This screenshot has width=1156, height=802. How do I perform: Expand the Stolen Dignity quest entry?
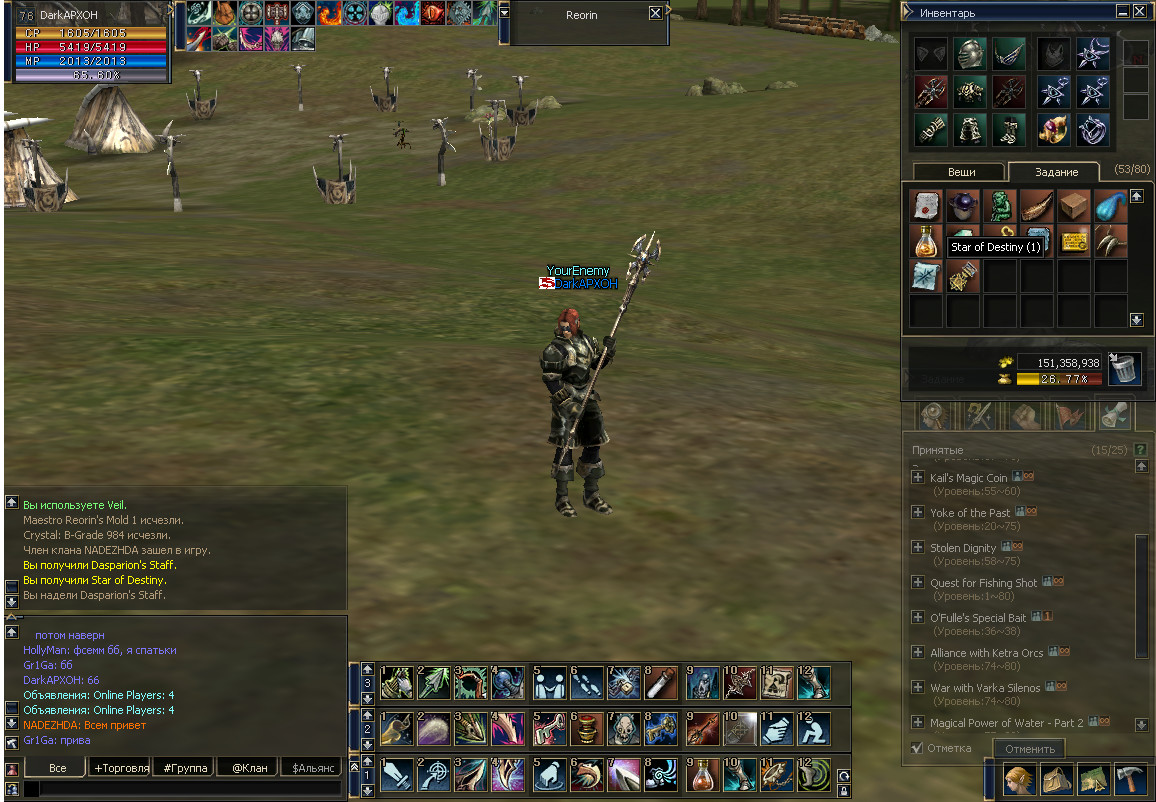(x=917, y=548)
